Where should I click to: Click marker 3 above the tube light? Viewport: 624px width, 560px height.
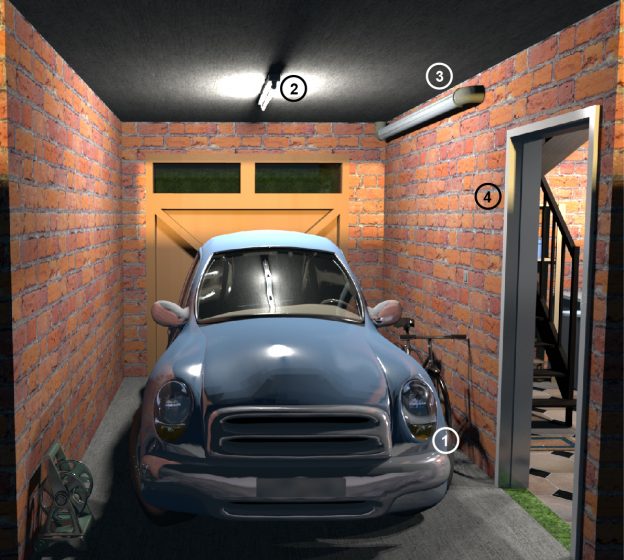click(x=439, y=75)
